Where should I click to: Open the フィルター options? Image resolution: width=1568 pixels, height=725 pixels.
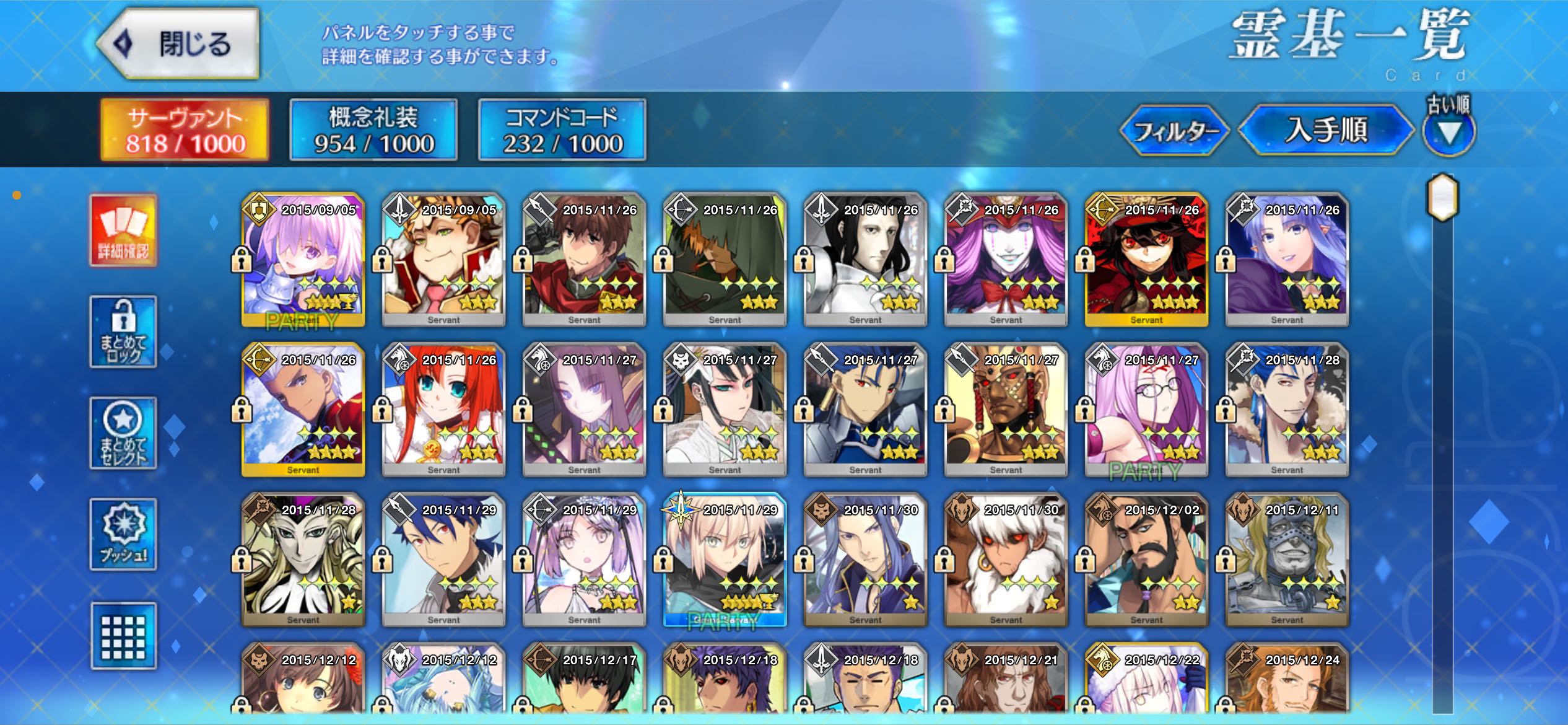click(1175, 131)
